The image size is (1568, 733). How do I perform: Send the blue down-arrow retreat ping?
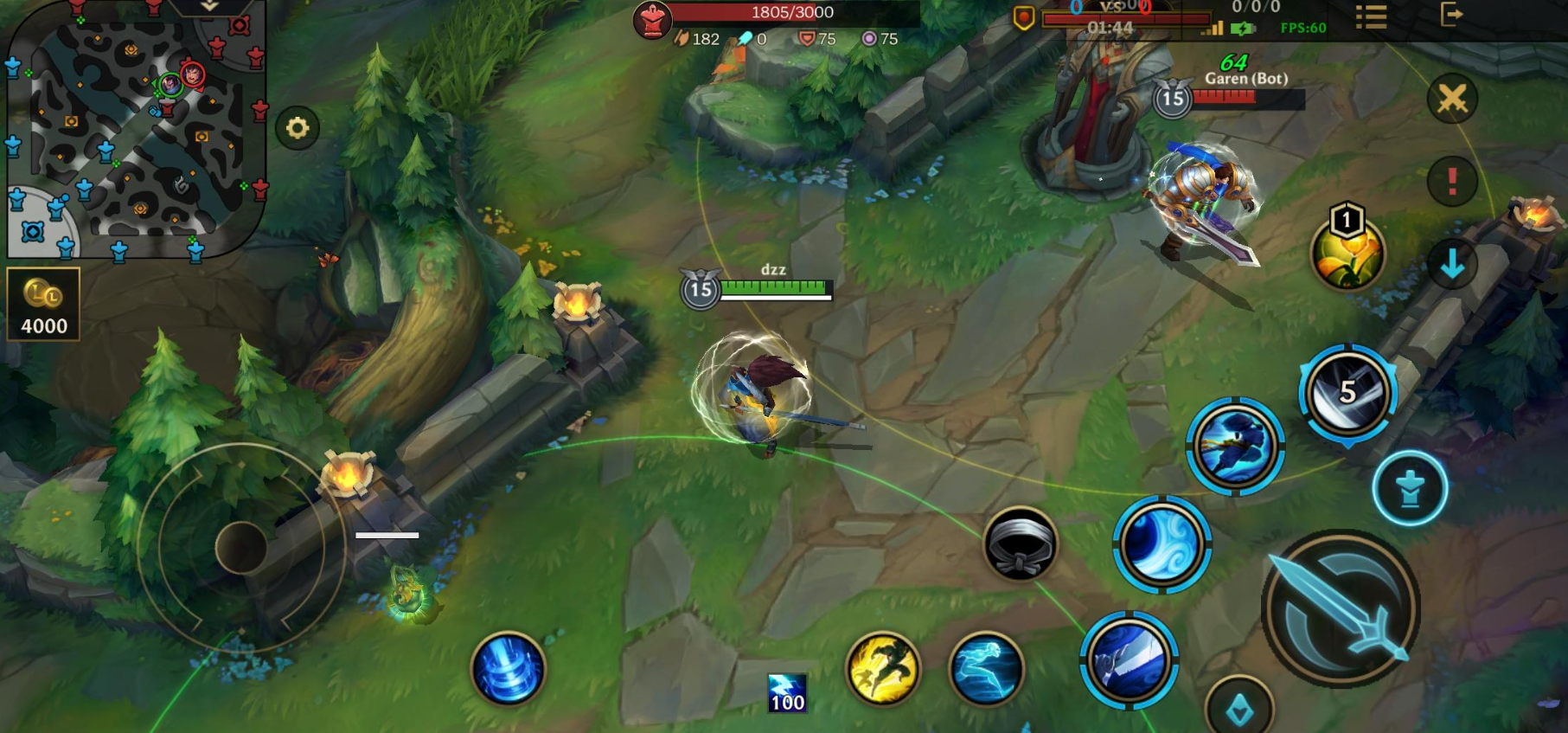(x=1452, y=263)
